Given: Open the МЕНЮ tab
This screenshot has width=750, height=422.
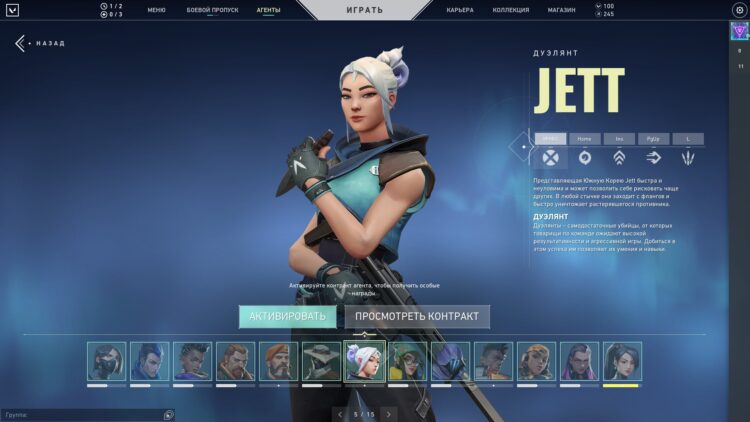Looking at the screenshot, I should [156, 10].
